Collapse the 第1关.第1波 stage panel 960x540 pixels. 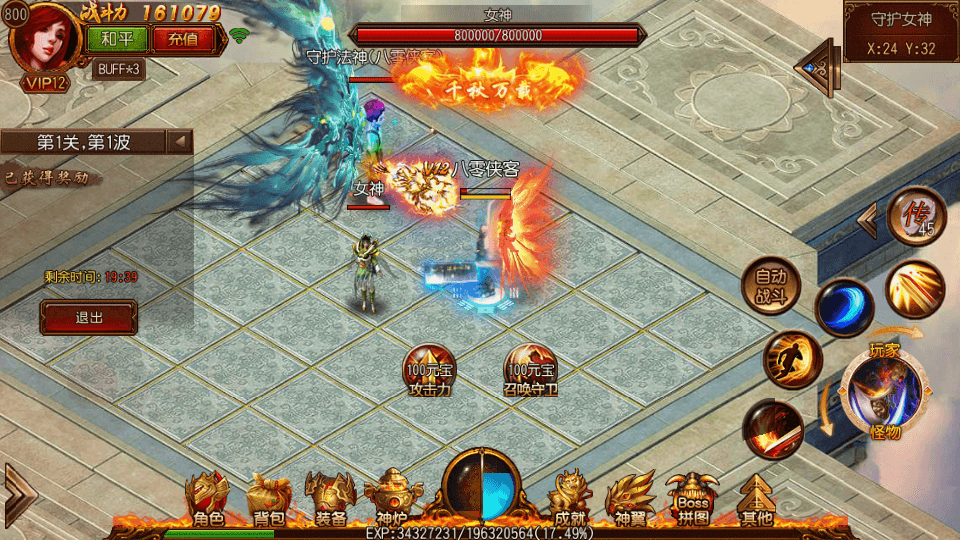coord(180,142)
